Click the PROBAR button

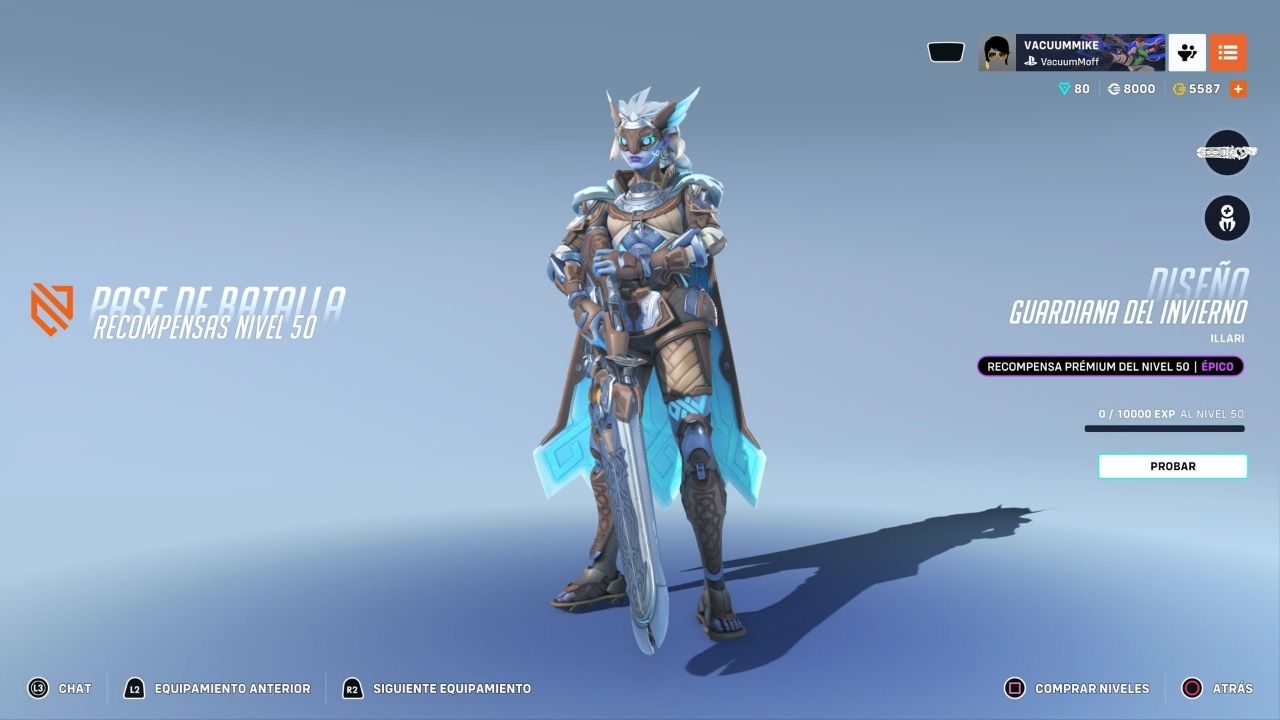point(1172,466)
